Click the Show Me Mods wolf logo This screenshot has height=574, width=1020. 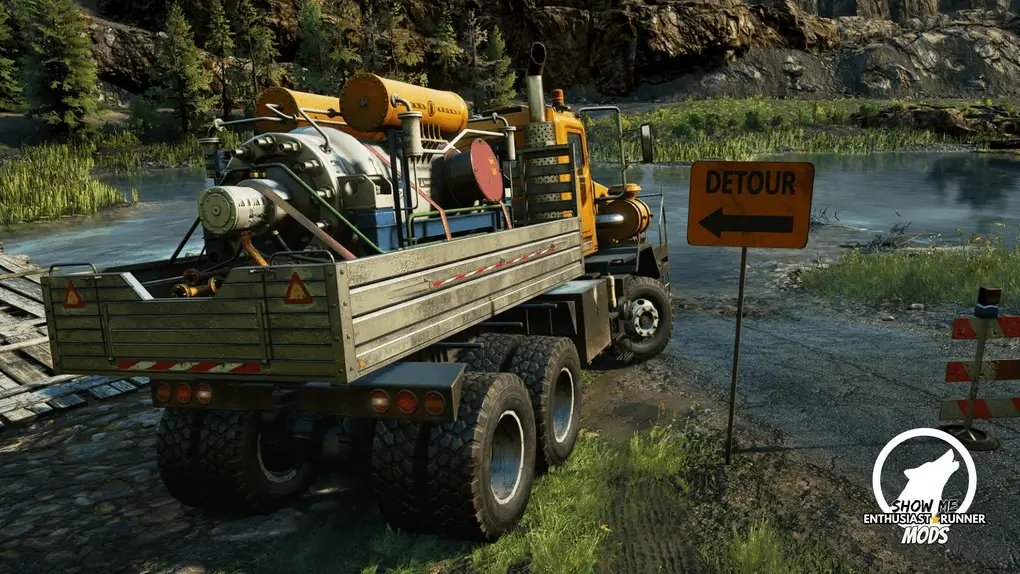[924, 476]
